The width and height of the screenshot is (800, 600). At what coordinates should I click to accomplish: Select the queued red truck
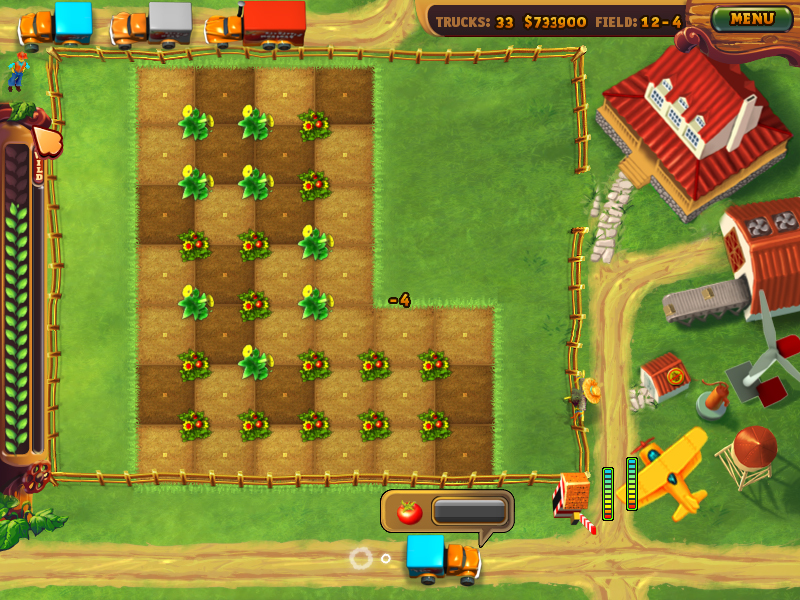tap(258, 25)
